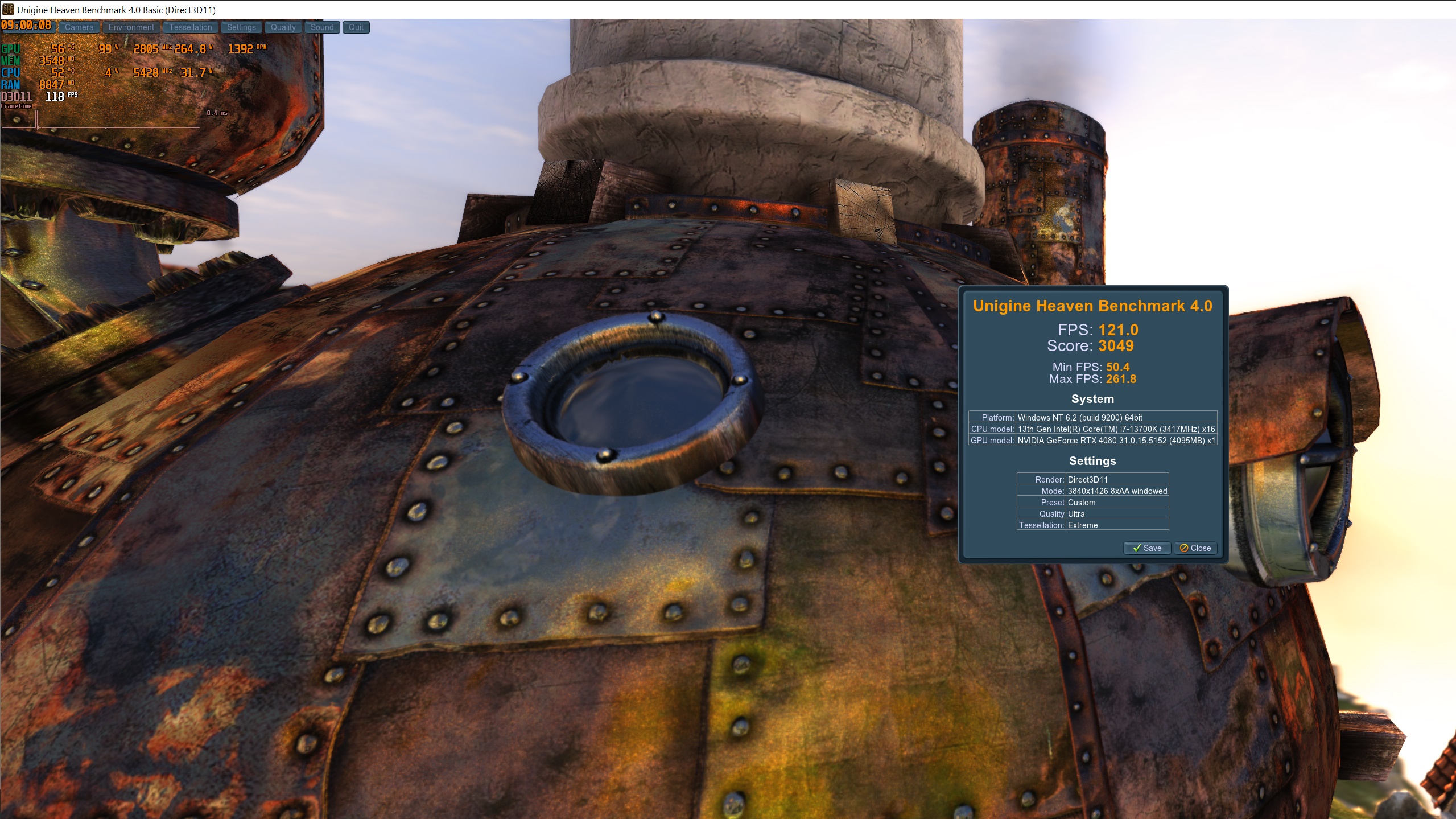This screenshot has width=1456, height=819.
Task: Open the Environment menu
Action: 131,27
